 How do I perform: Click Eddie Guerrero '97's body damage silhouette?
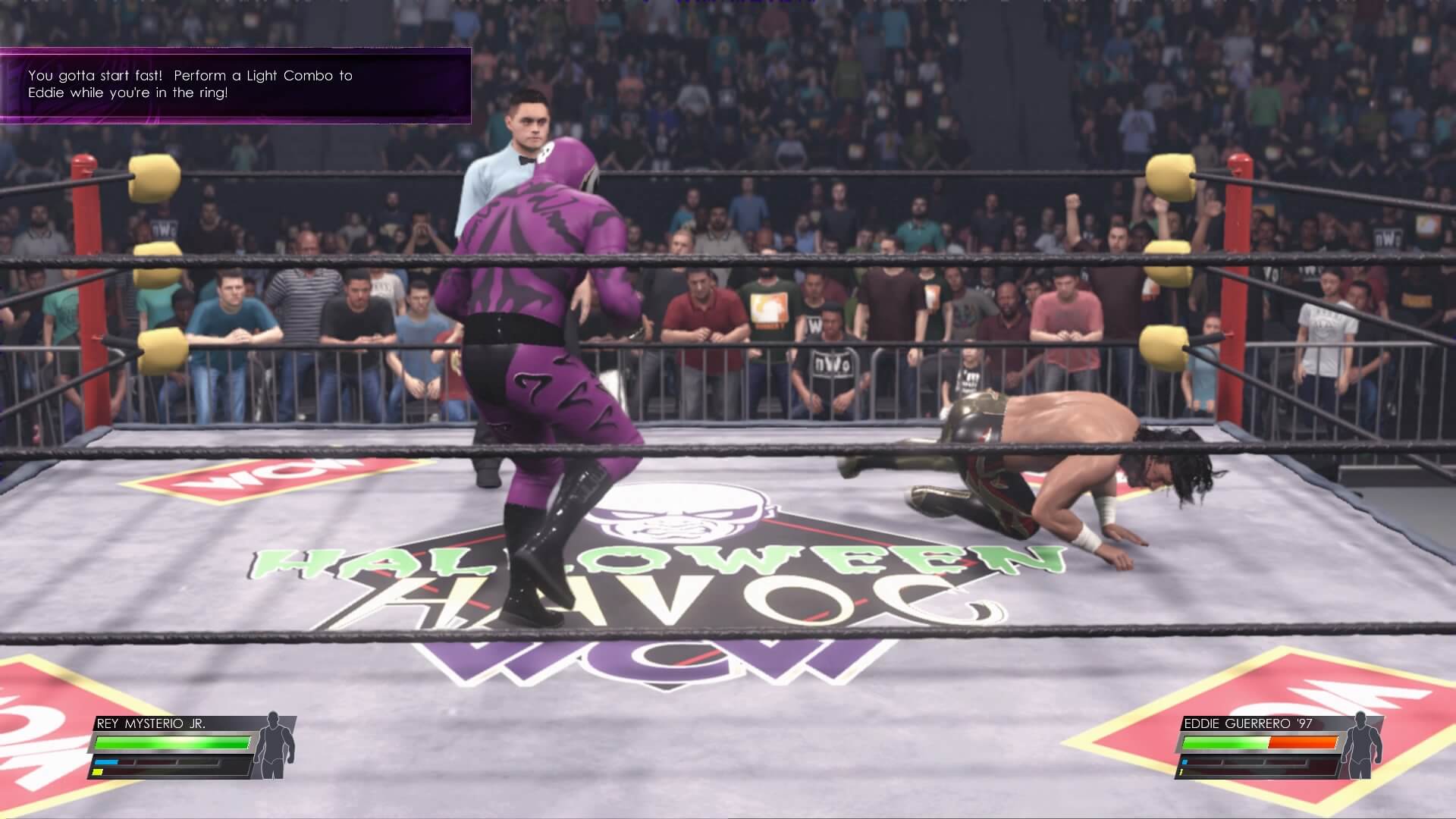pyautogui.click(x=1363, y=746)
